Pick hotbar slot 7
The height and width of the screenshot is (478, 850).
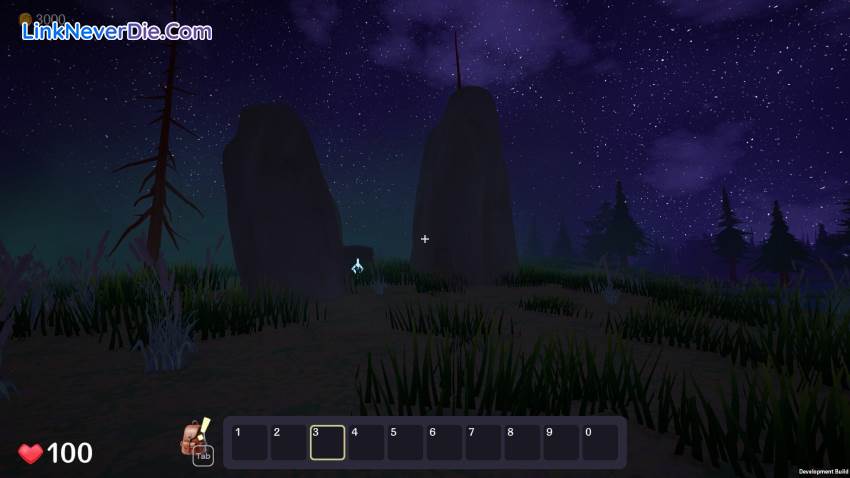pyautogui.click(x=483, y=442)
